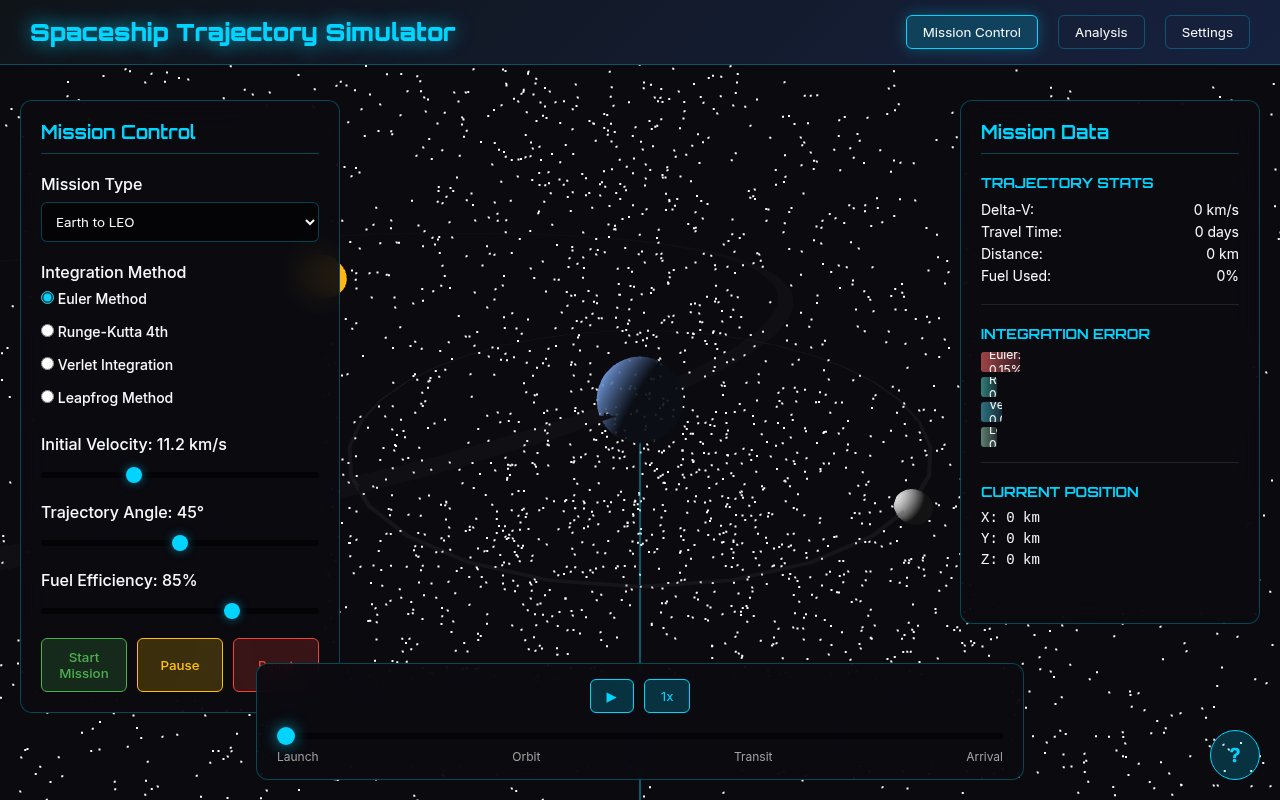Open the Settings tab
This screenshot has width=1280, height=800.
1207,32
